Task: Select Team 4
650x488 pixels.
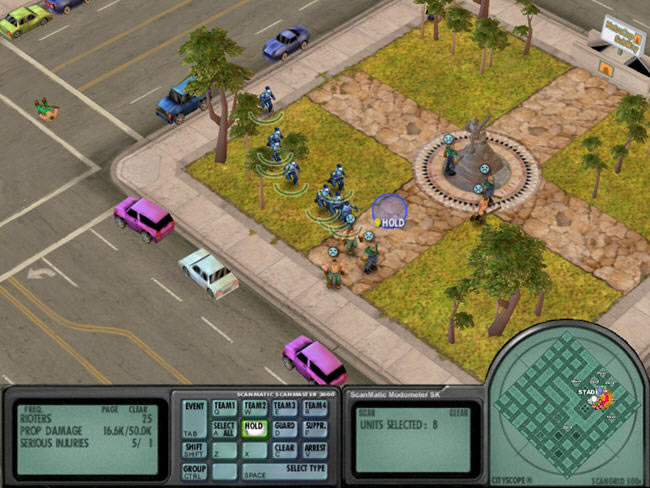Action: click(x=315, y=409)
